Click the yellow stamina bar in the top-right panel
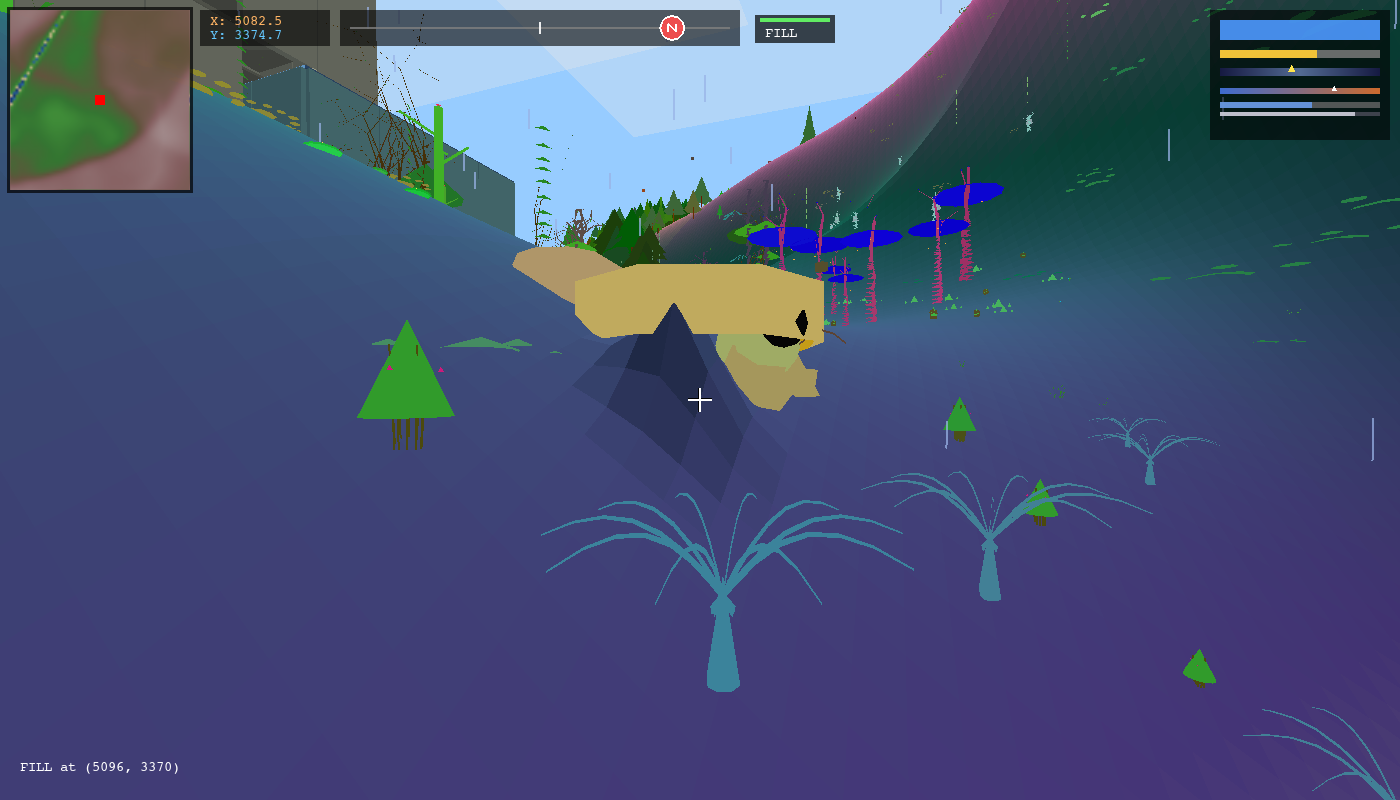 point(1267,53)
